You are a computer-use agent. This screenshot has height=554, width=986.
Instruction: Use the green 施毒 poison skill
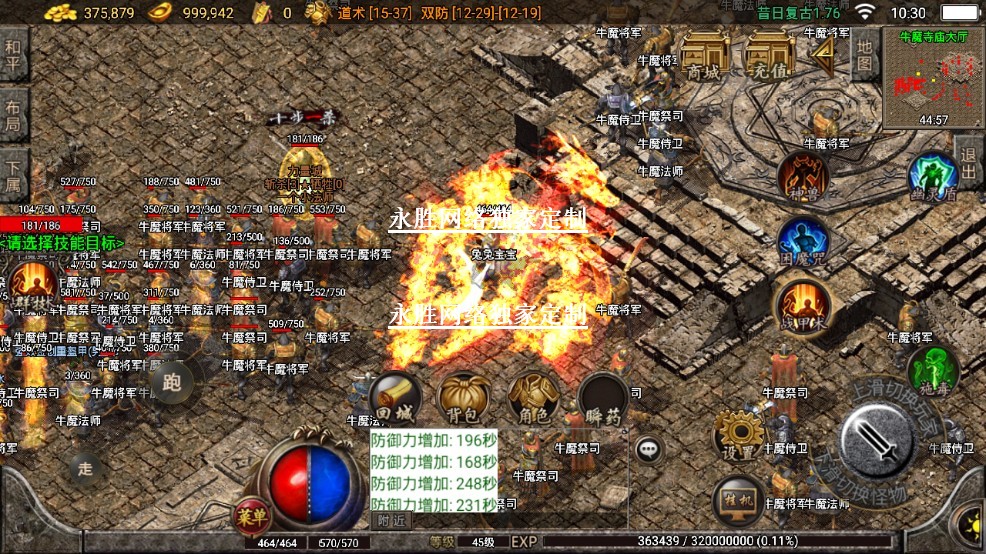(x=932, y=368)
